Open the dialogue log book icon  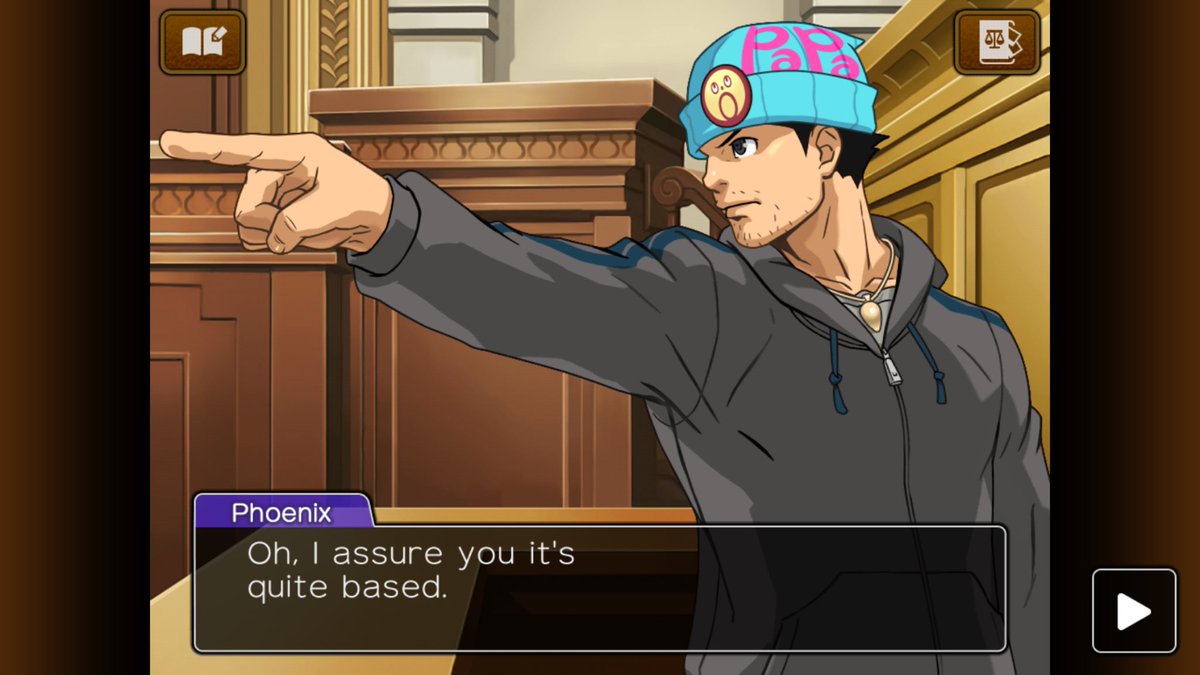tap(202, 42)
